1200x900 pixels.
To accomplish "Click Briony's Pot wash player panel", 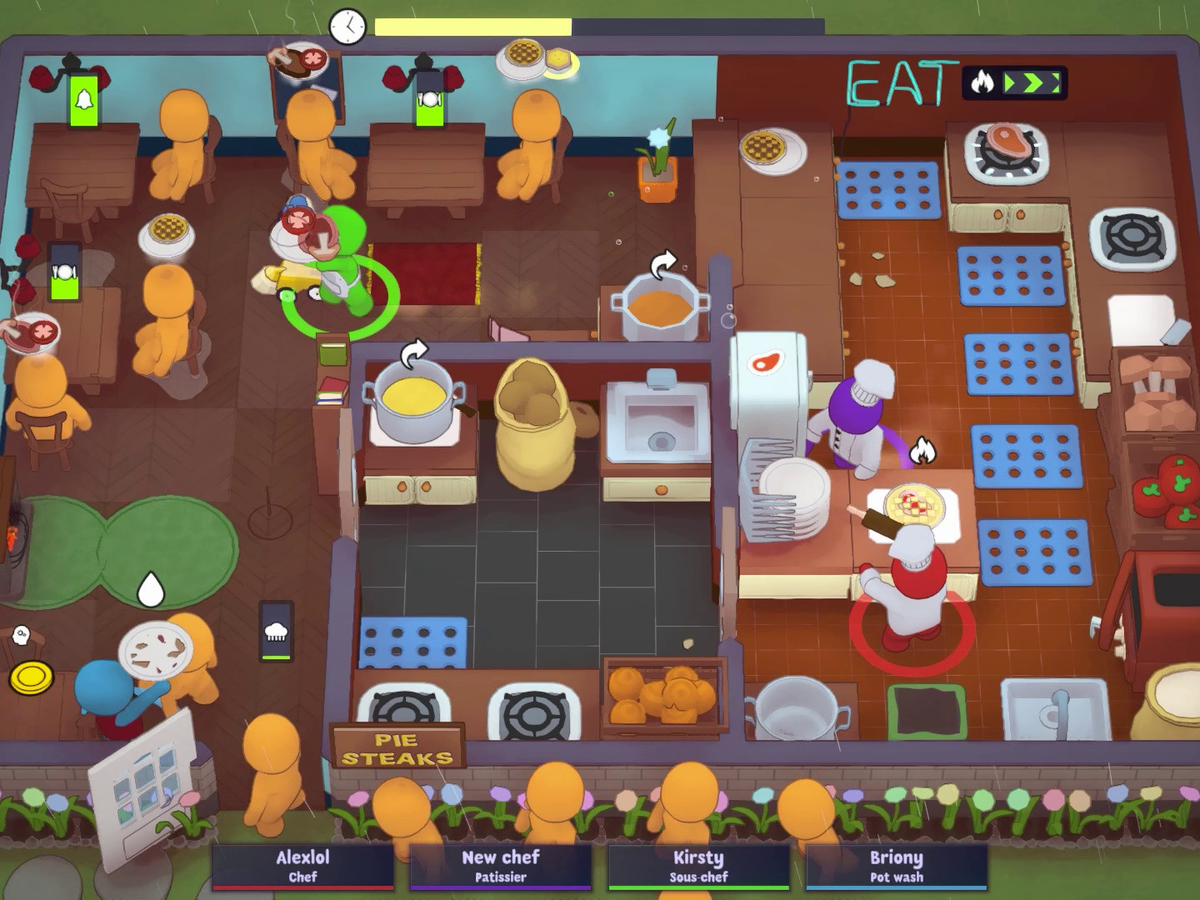I will pyautogui.click(x=896, y=866).
